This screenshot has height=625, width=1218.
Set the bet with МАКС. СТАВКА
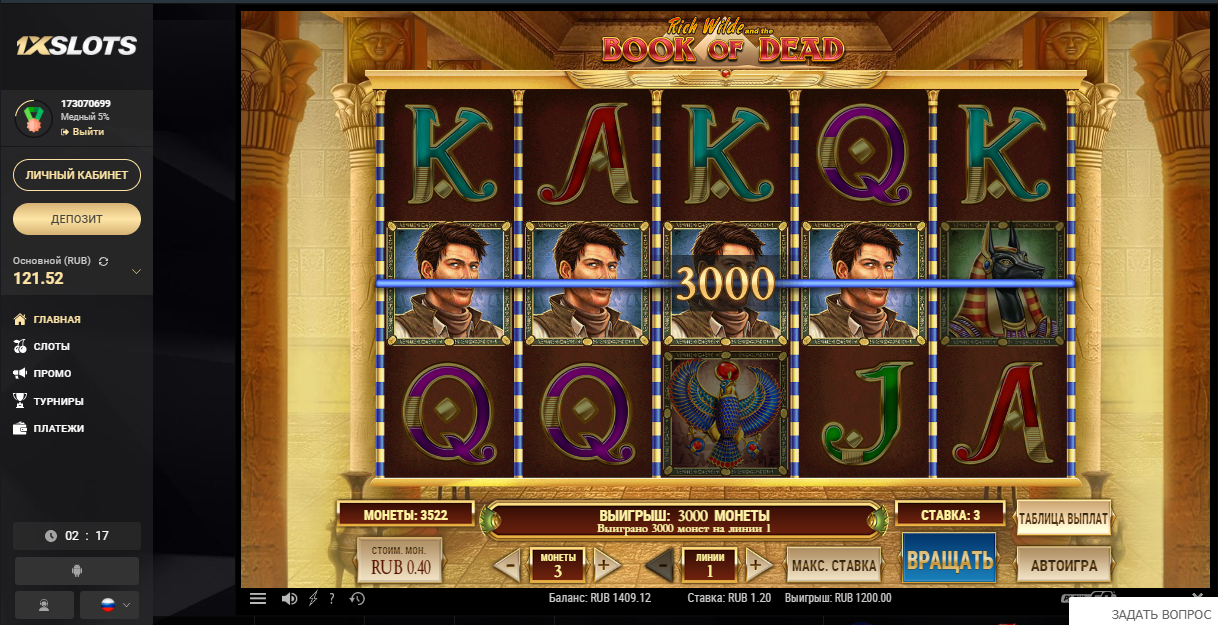click(x=834, y=565)
